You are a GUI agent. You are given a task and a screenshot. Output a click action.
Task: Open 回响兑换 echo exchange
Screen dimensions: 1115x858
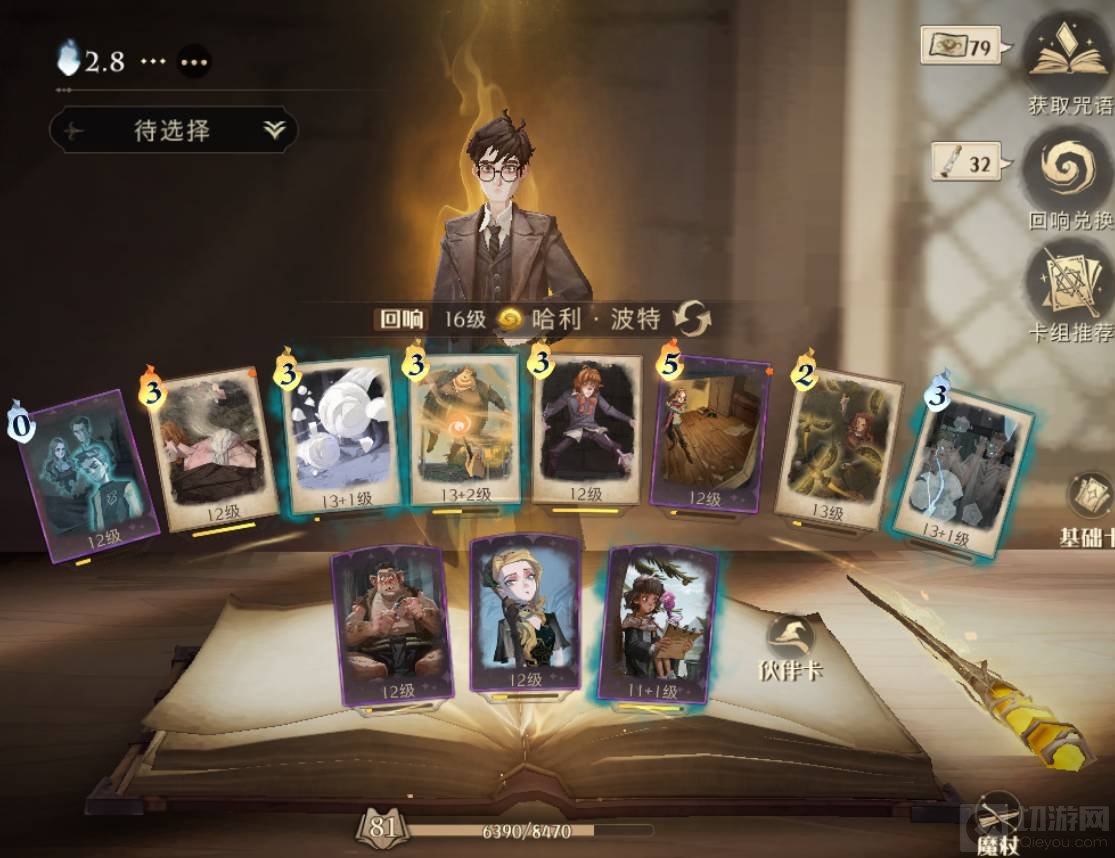[x=1069, y=176]
